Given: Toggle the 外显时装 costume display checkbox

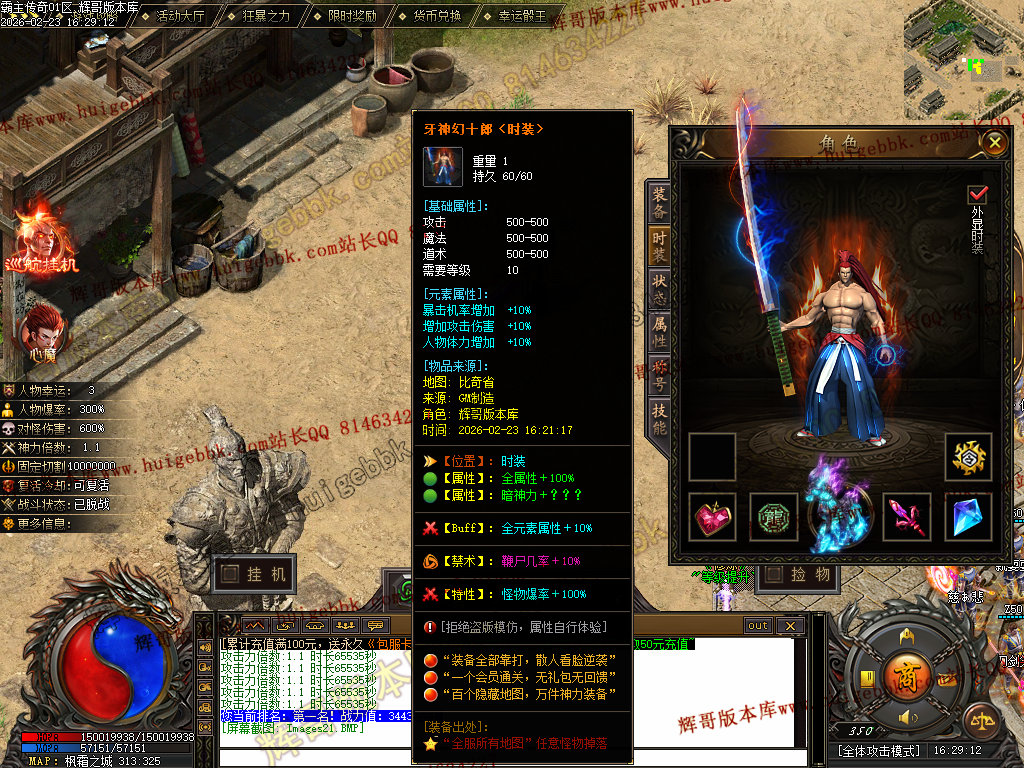Looking at the screenshot, I should 977,194.
